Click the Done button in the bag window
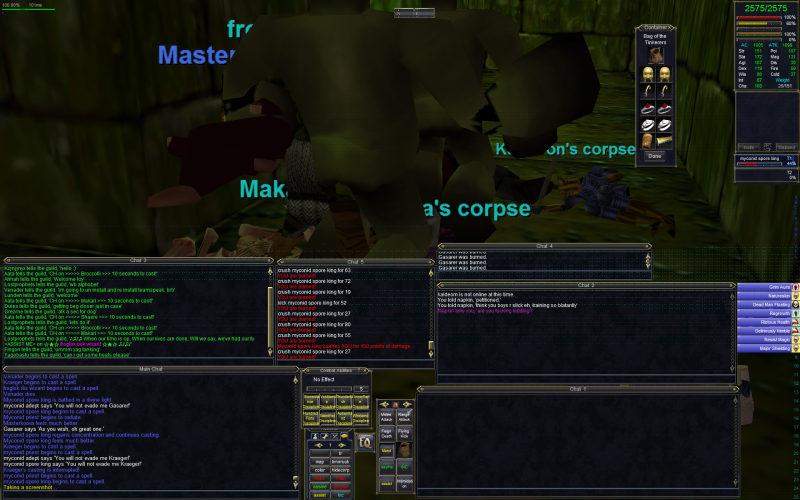Viewport: 800px width, 500px height. [x=655, y=156]
